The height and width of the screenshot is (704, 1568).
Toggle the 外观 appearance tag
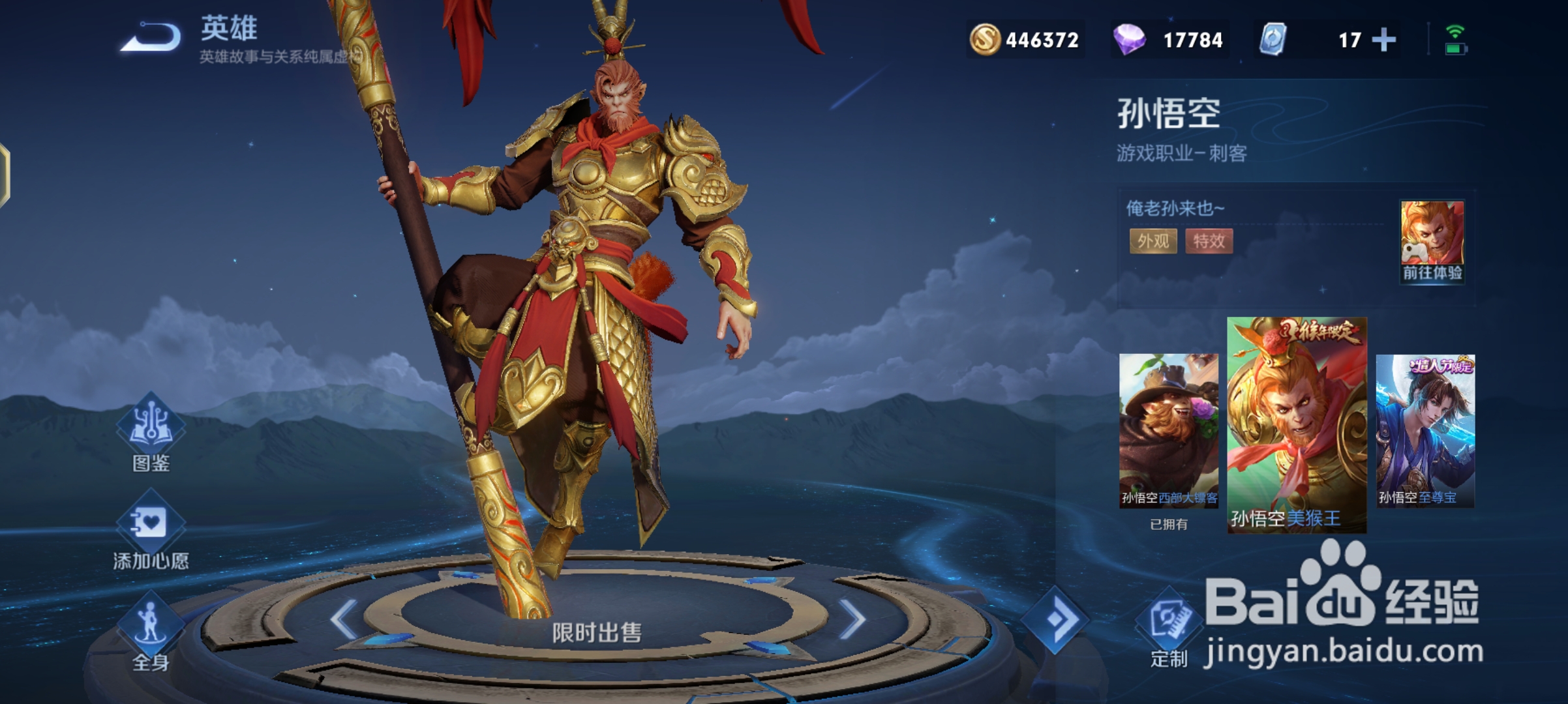pyautogui.click(x=1153, y=242)
